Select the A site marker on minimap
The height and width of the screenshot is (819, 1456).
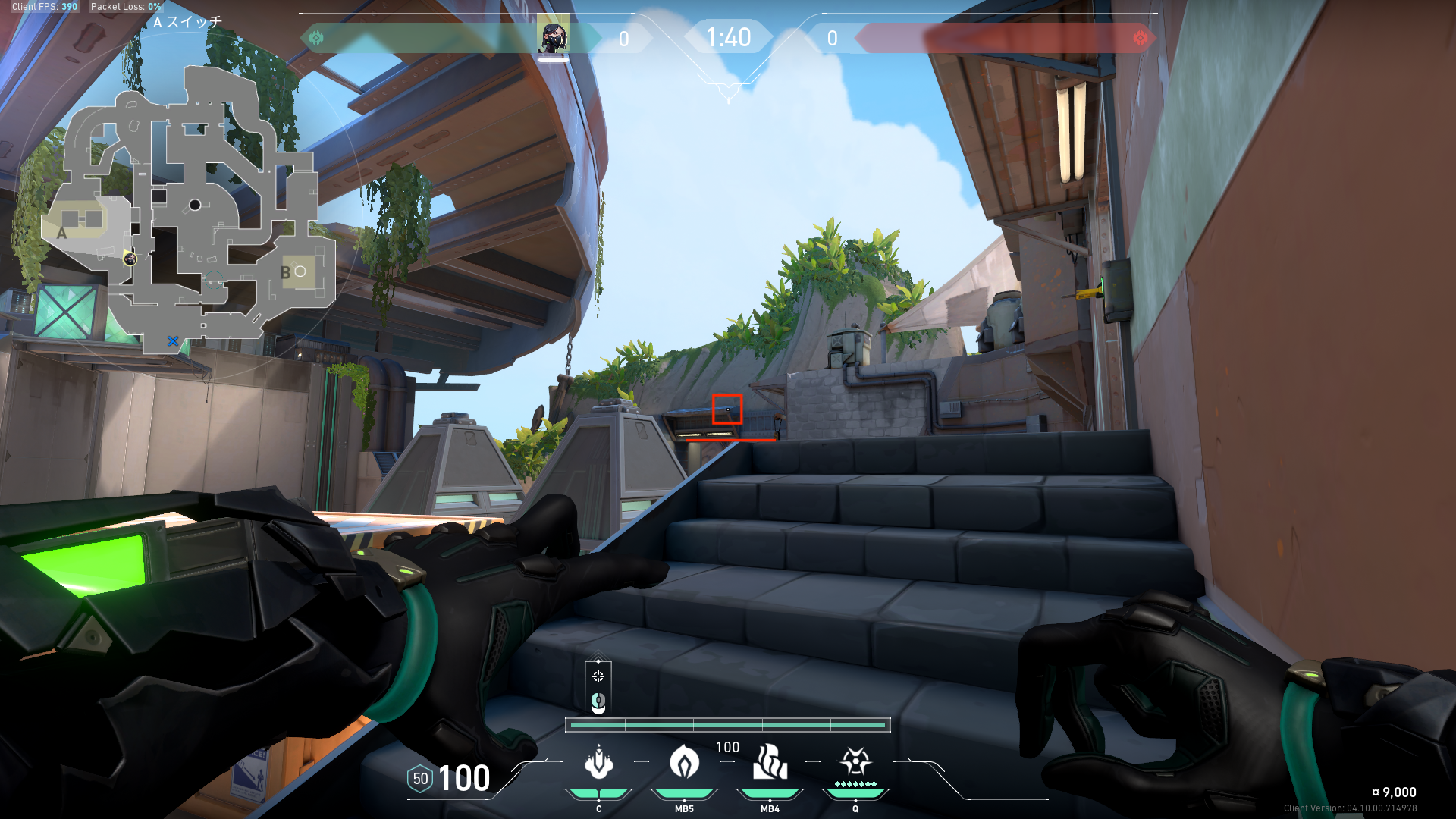(62, 233)
